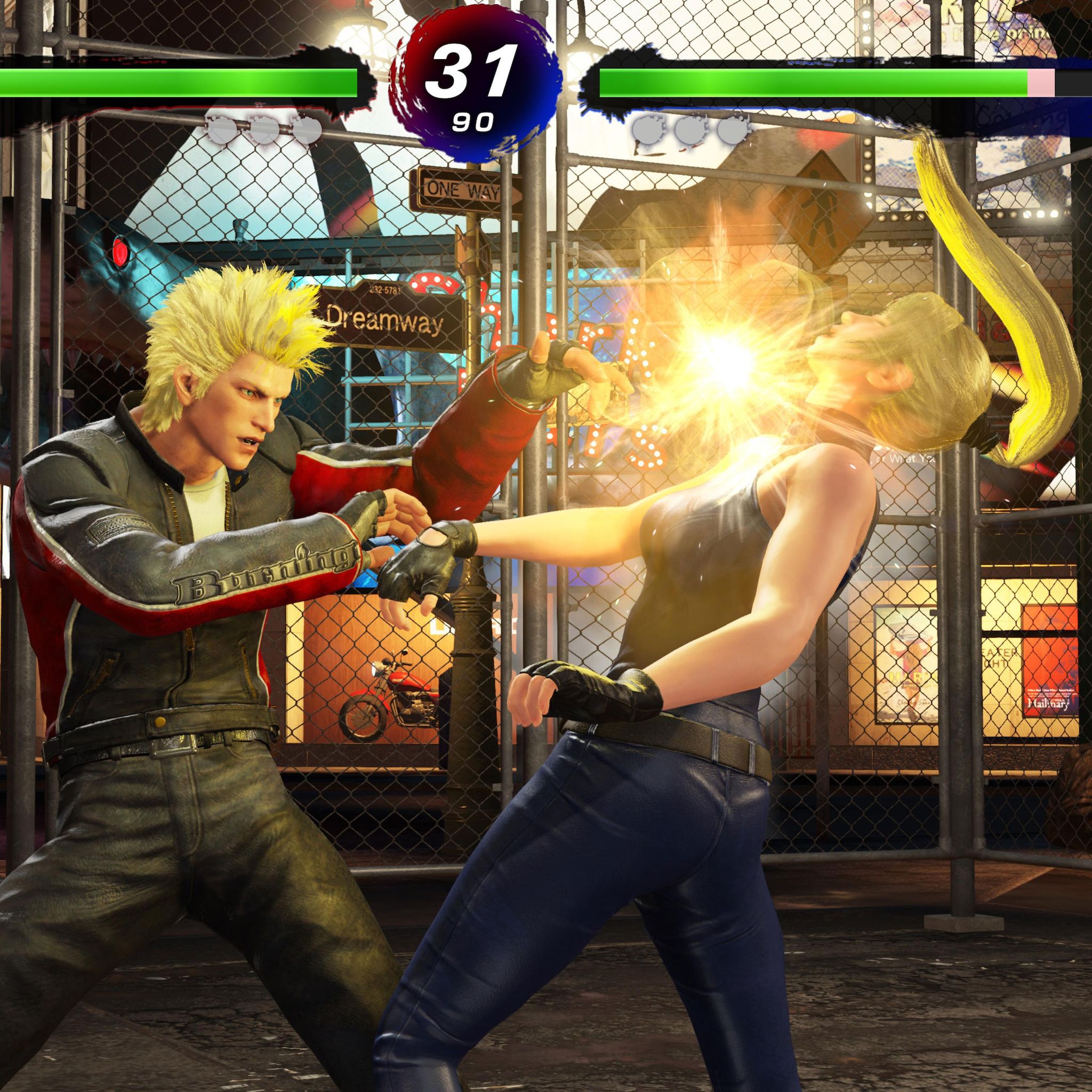
Task: Toggle the right player's second round marker
Action: point(693,130)
